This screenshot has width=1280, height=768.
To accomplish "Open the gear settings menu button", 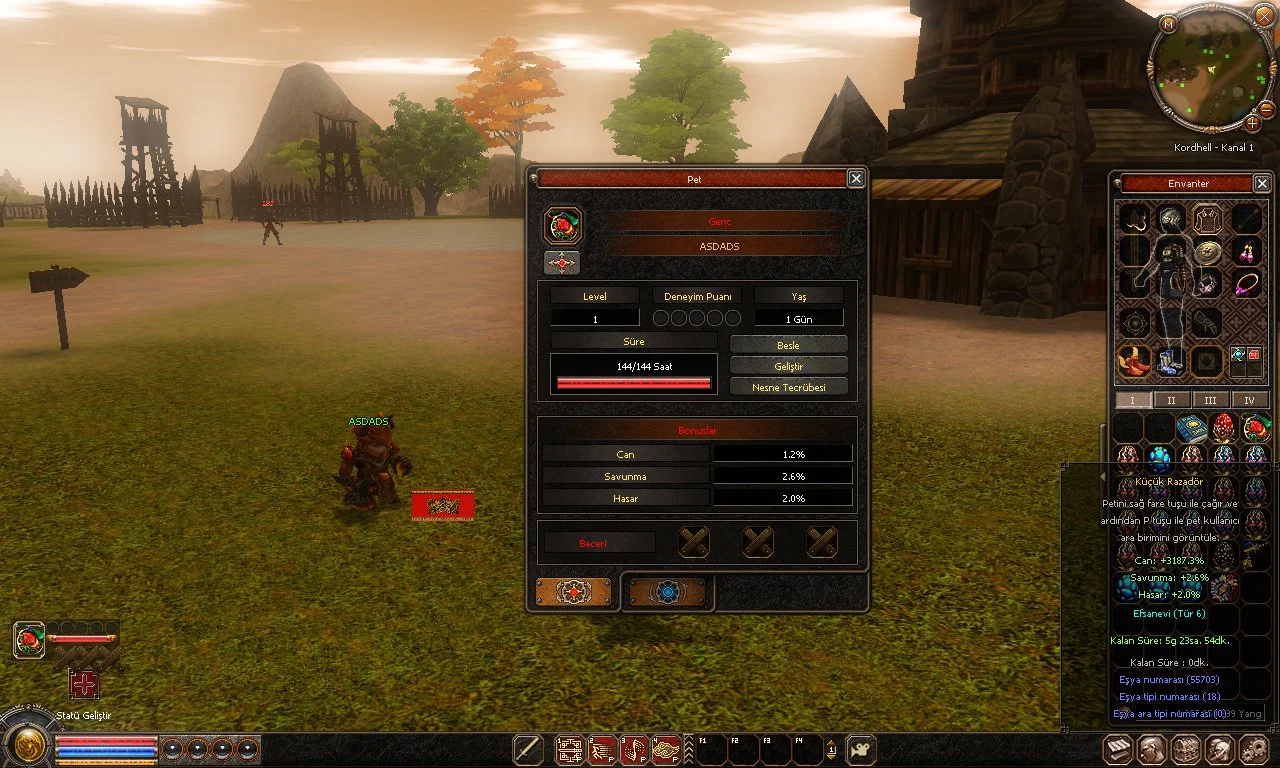I will coord(1252,749).
